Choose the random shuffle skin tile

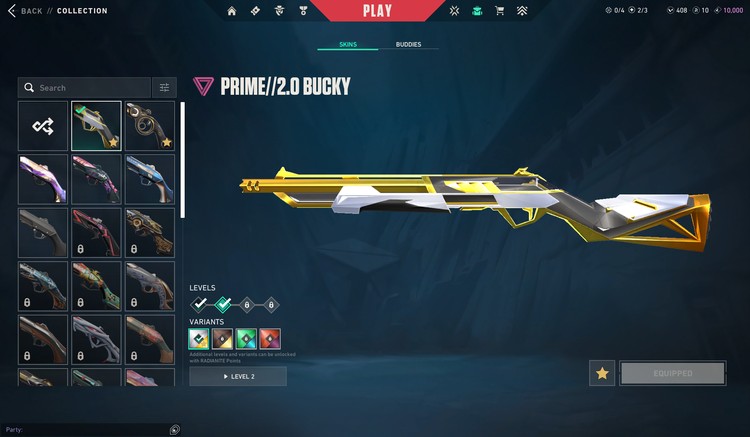[x=43, y=126]
